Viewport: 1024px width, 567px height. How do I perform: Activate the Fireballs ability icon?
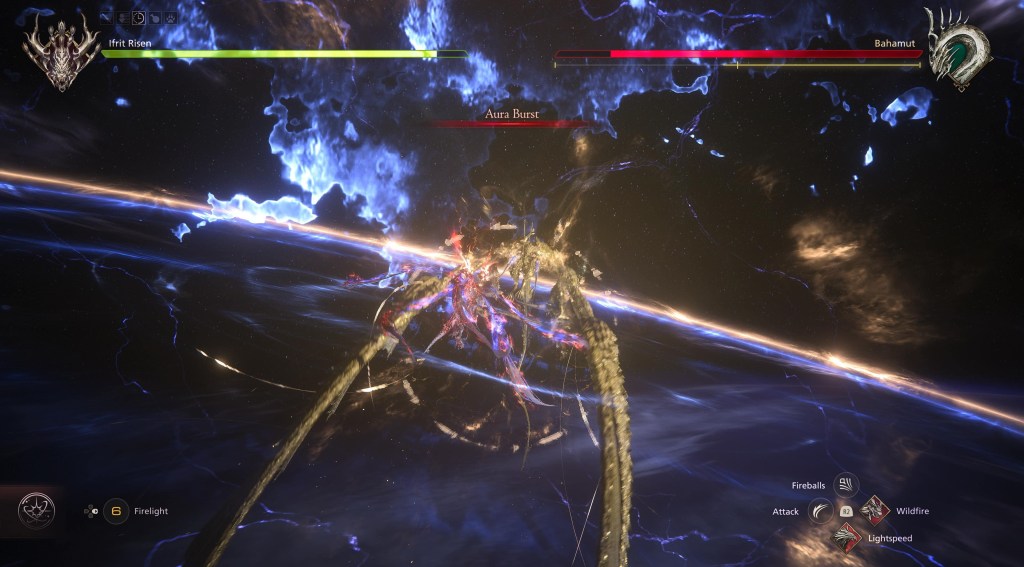pyautogui.click(x=846, y=485)
